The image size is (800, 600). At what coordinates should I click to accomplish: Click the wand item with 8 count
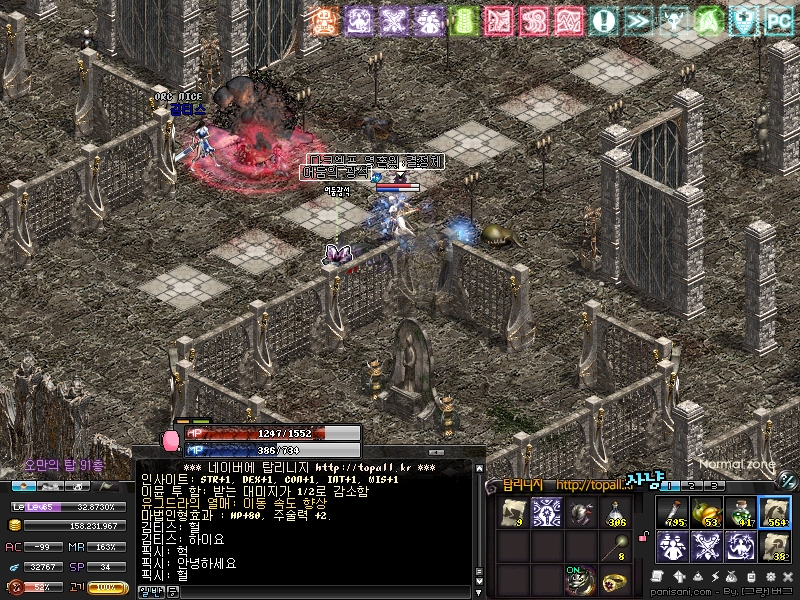pyautogui.click(x=615, y=546)
